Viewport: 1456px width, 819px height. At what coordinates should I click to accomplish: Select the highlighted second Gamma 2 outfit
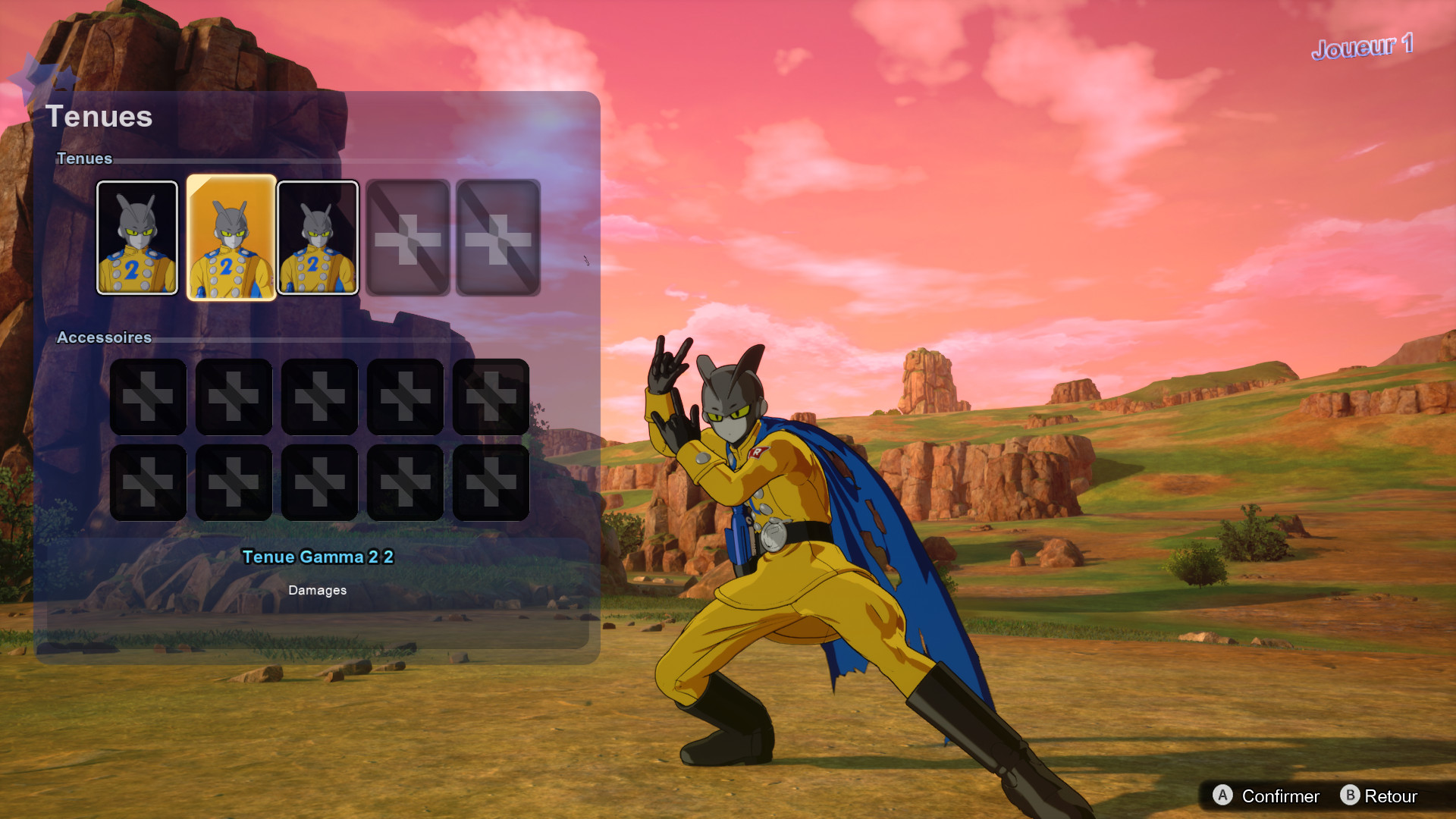click(x=231, y=237)
